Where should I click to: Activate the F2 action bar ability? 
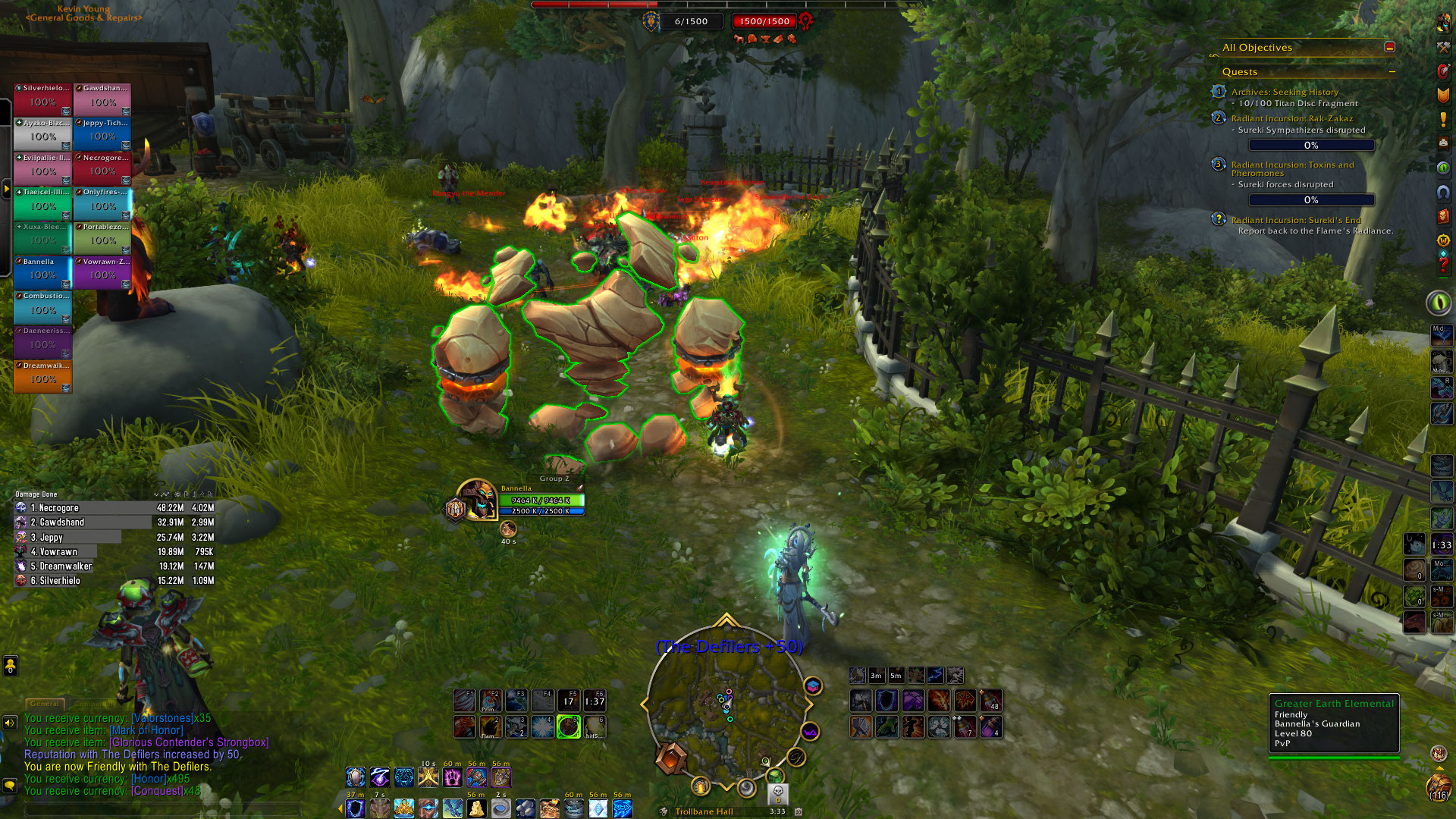point(490,701)
